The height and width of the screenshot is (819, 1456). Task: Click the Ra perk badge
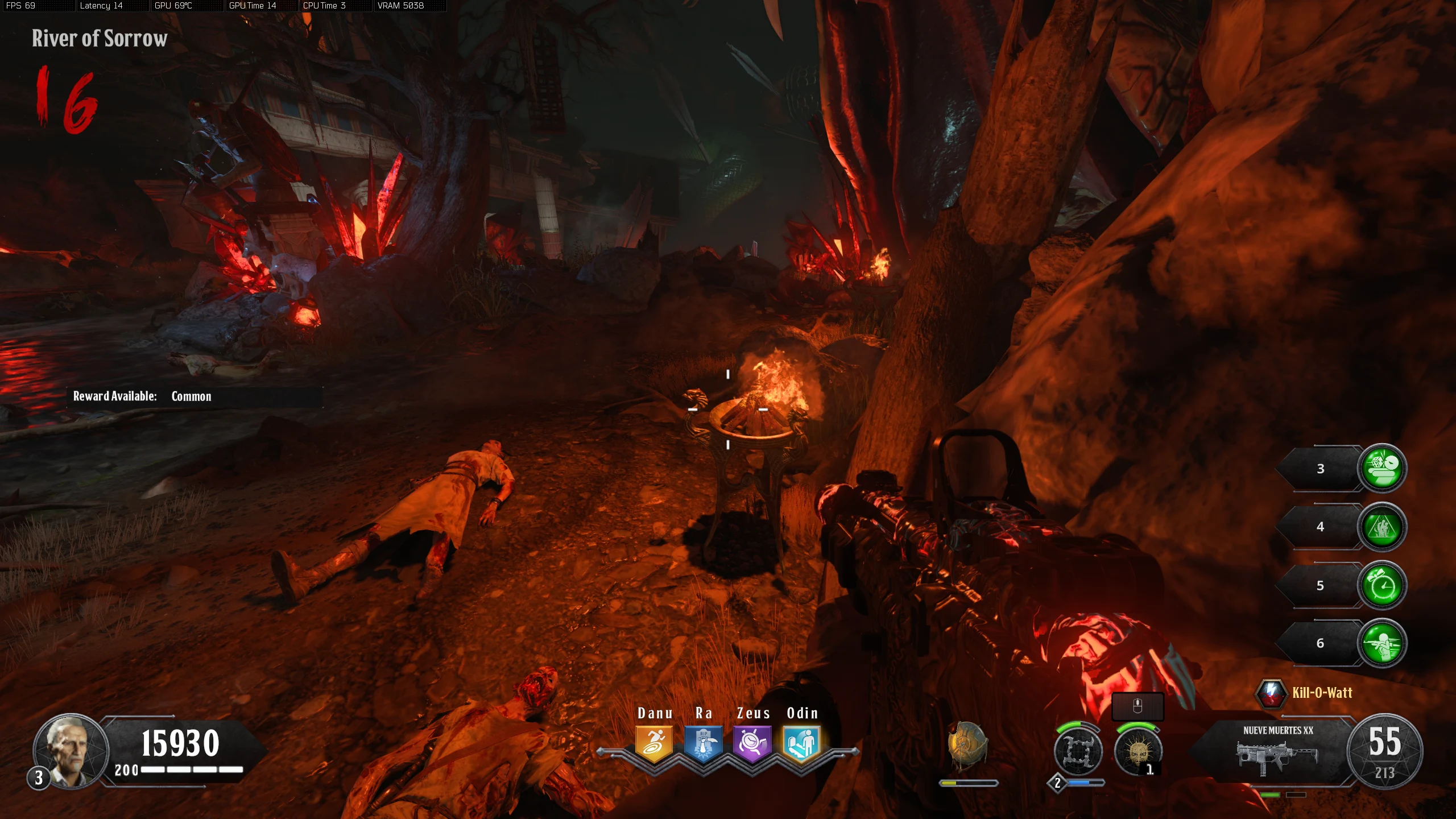703,743
